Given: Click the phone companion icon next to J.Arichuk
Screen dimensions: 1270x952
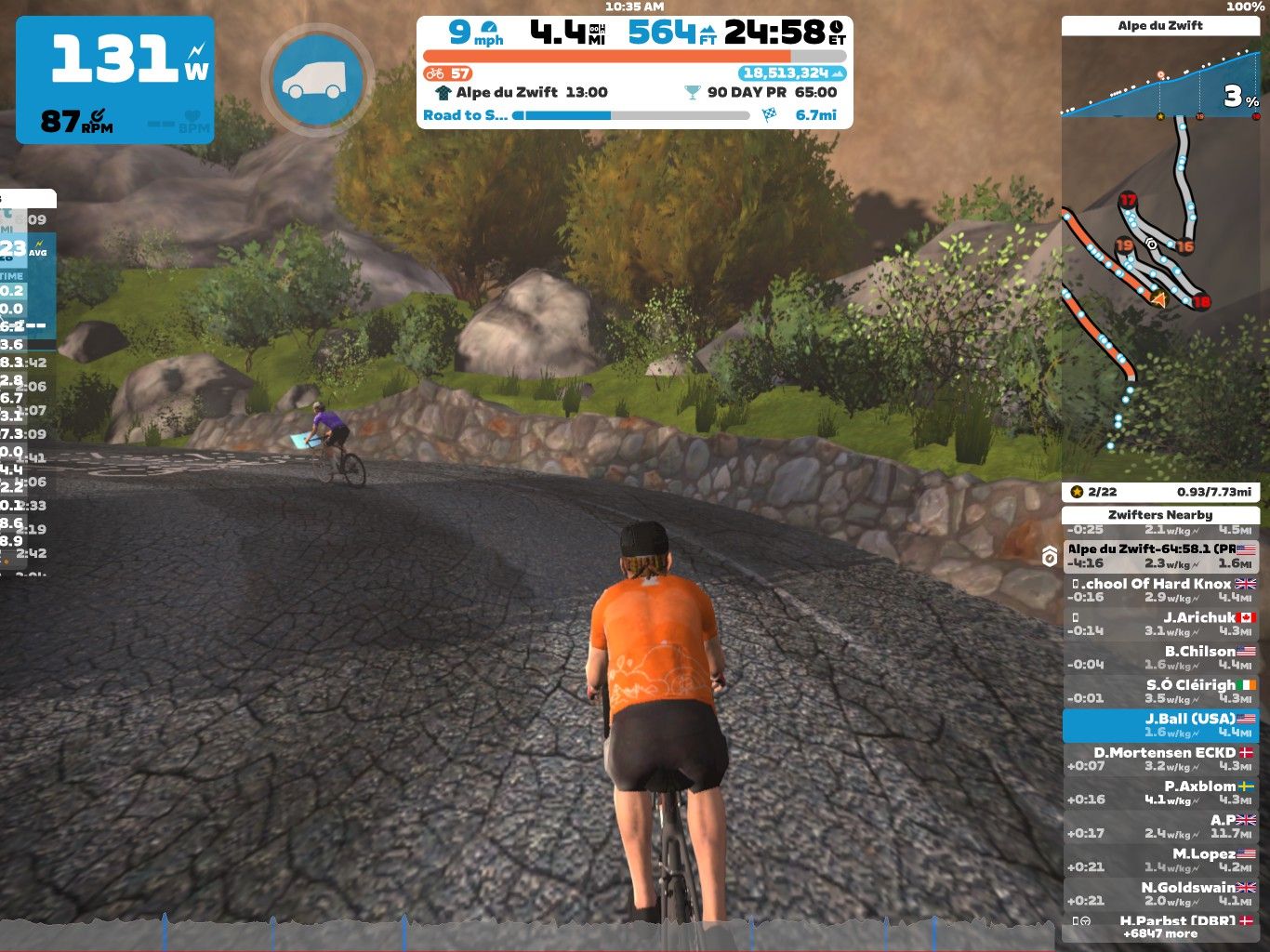Looking at the screenshot, I should 1075,616.
